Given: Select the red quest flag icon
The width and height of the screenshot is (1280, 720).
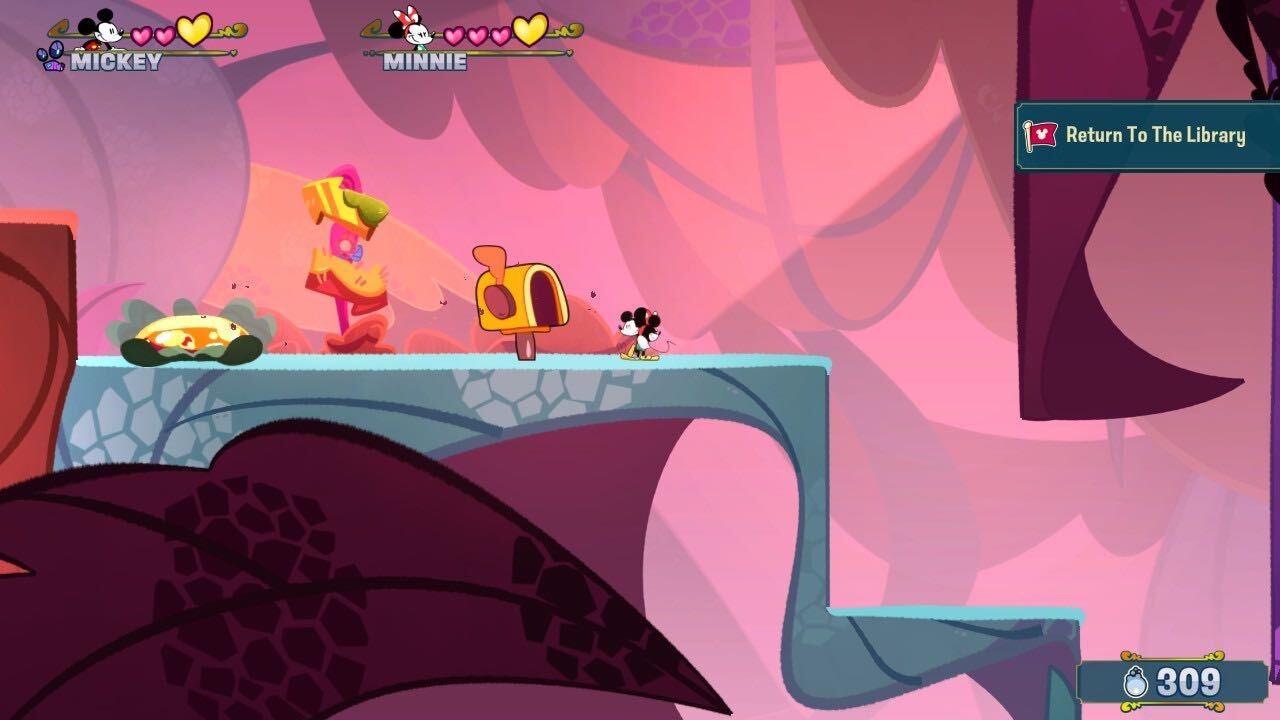Looking at the screenshot, I should [x=1038, y=135].
